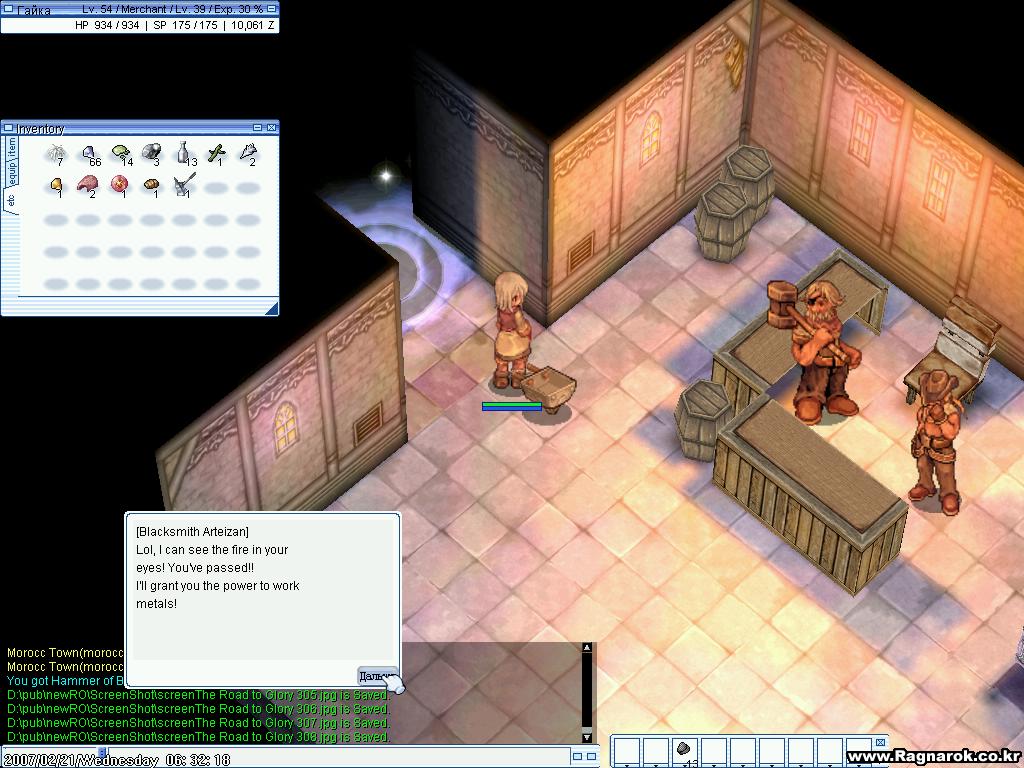Use the grey stone in the hotbar

(685, 750)
